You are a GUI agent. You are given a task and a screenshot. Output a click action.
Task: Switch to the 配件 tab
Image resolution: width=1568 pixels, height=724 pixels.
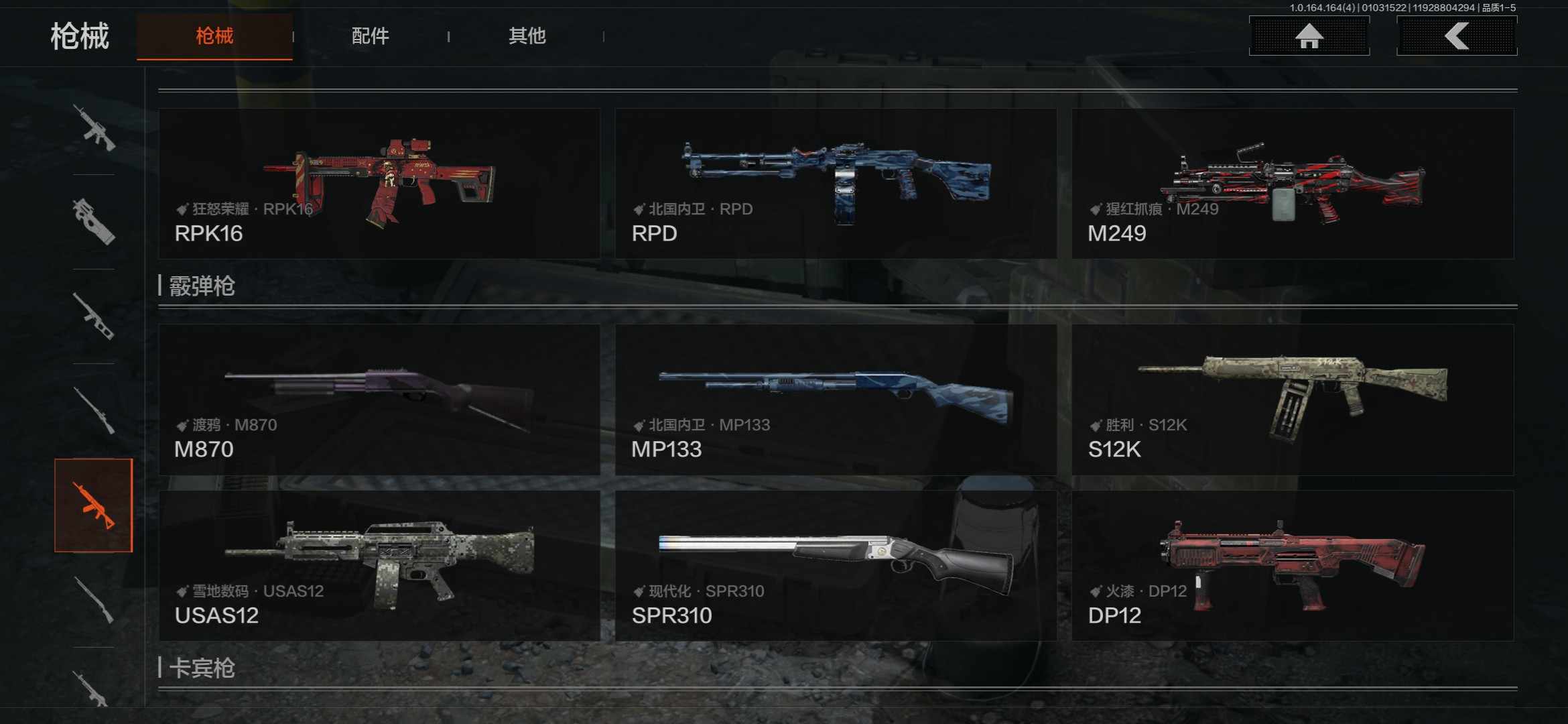coord(370,36)
